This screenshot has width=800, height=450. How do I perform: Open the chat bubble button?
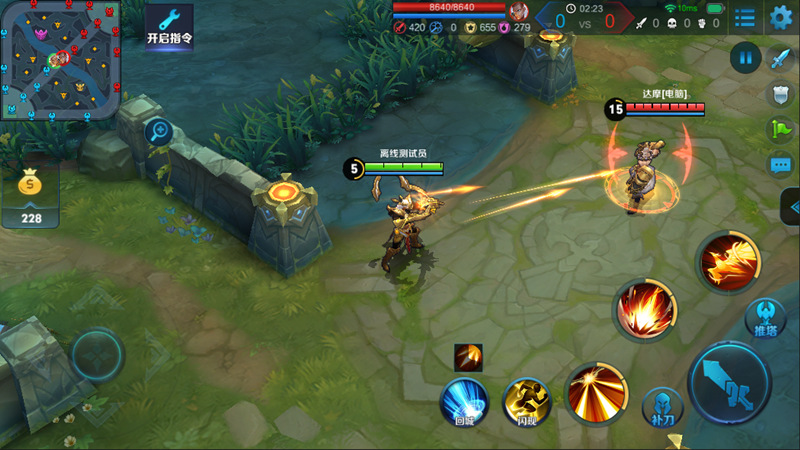coord(780,164)
